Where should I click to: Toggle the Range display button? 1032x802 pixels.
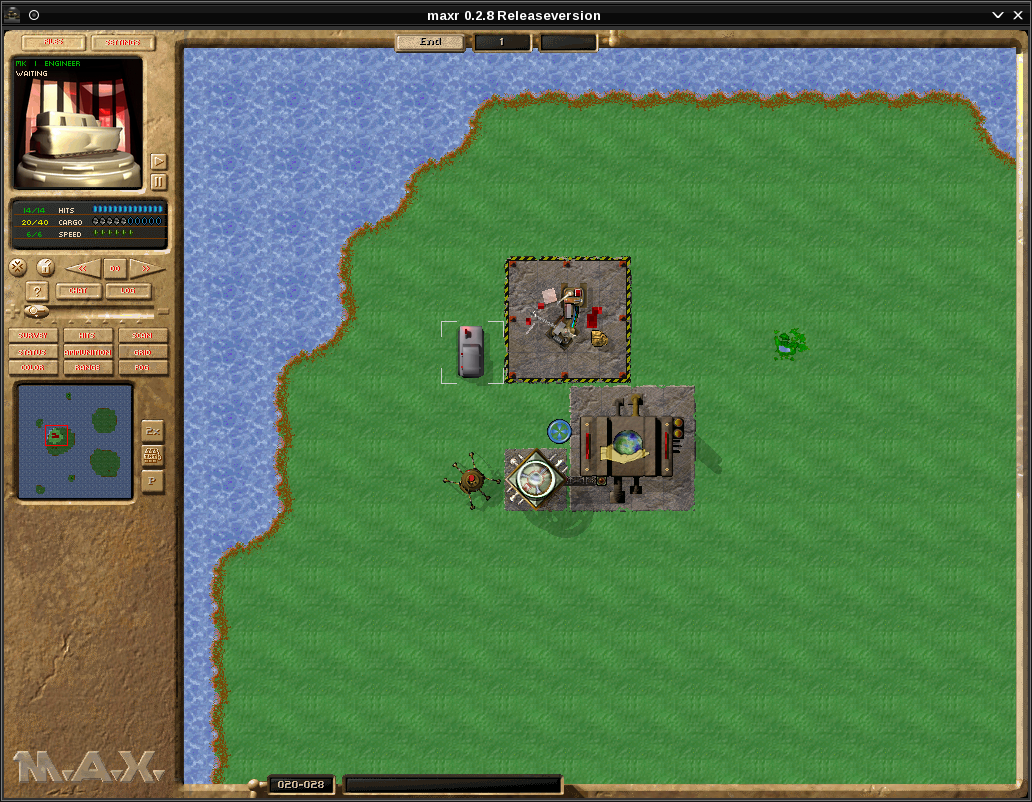click(x=88, y=368)
